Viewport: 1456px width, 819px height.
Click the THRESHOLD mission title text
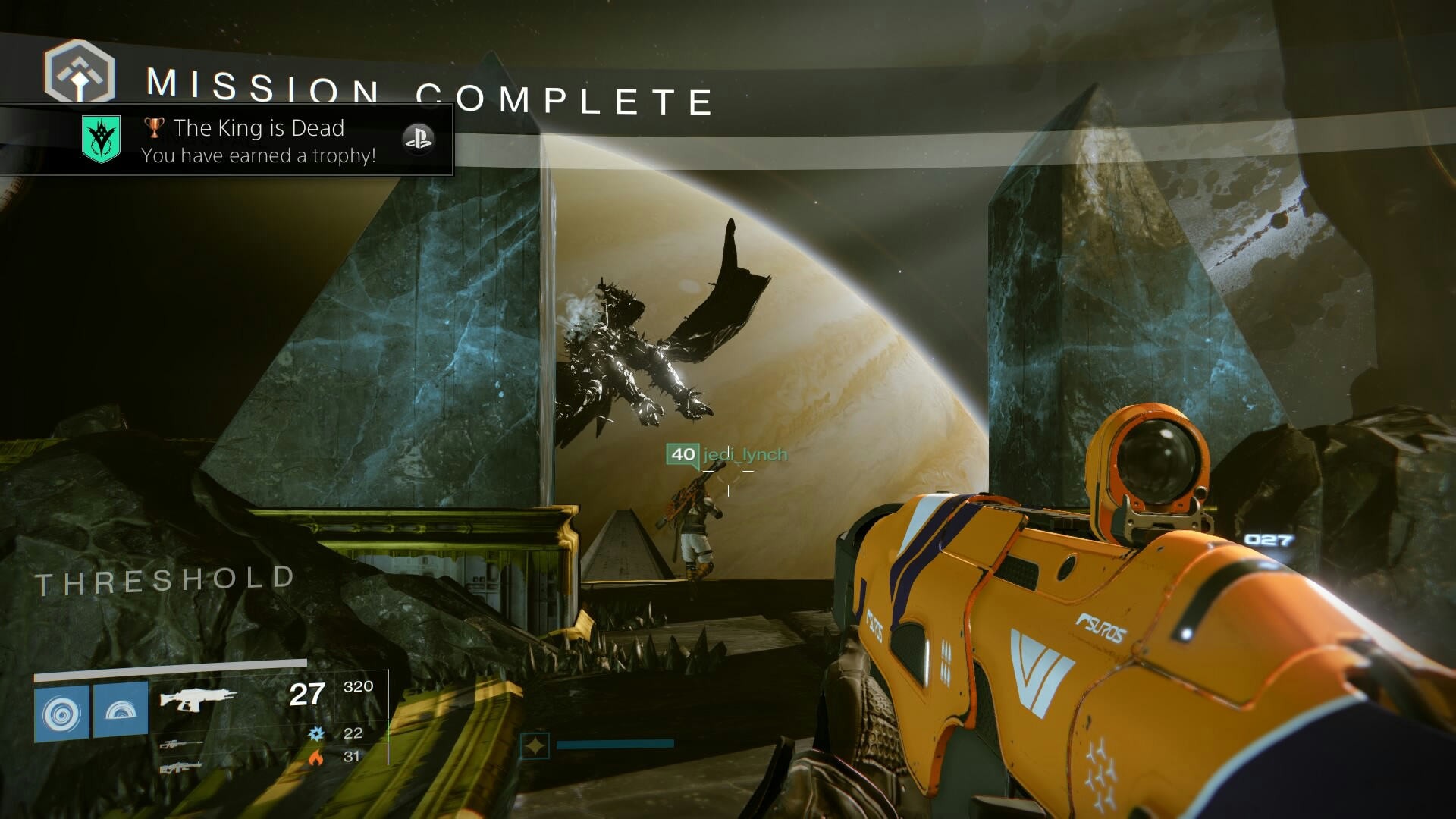(163, 579)
